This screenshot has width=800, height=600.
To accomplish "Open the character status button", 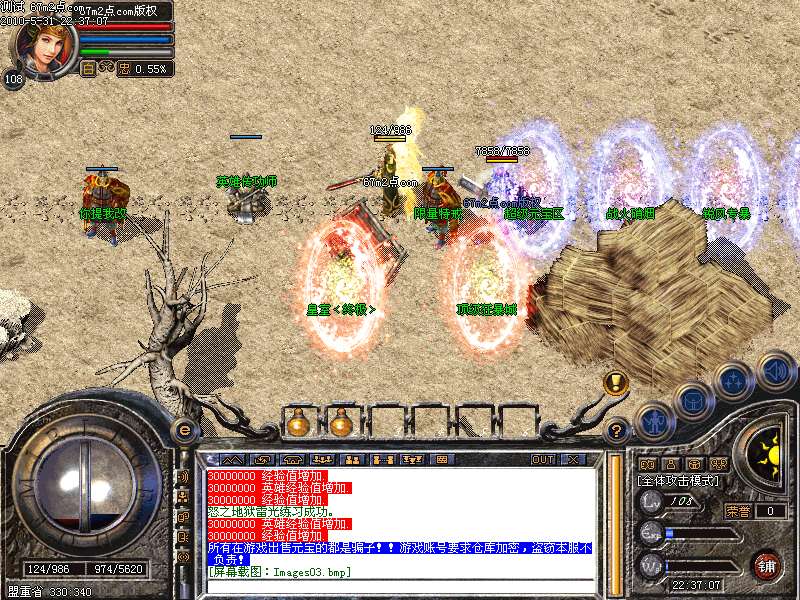I will click(x=654, y=420).
